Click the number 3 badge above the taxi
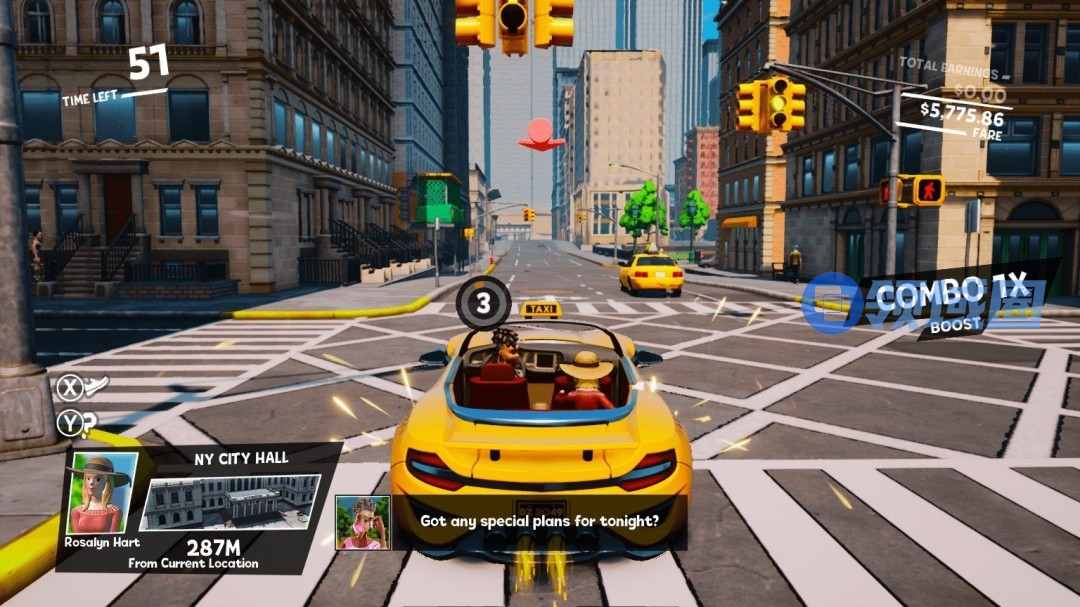 [484, 303]
